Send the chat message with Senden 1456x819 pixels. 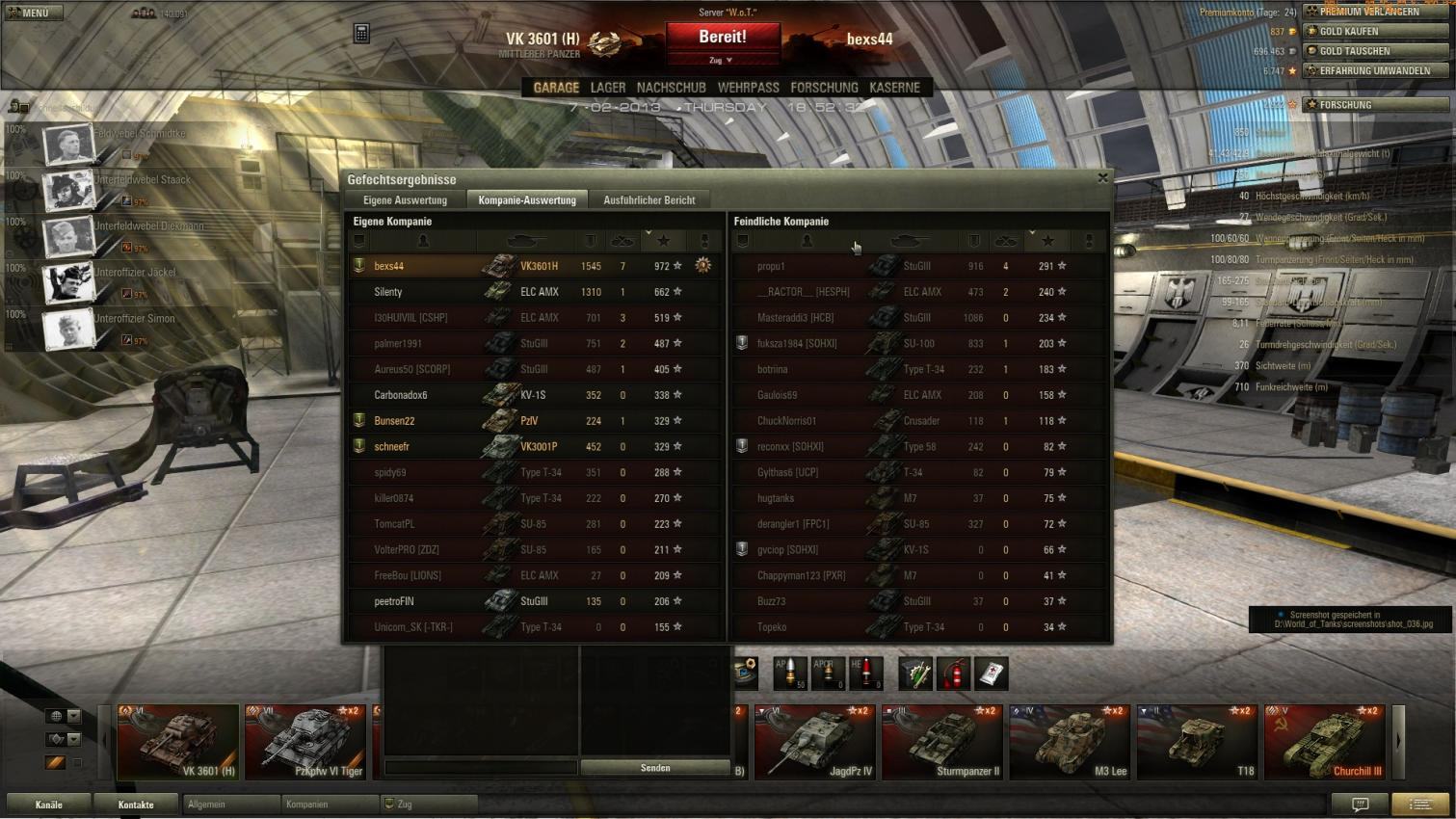(x=655, y=768)
